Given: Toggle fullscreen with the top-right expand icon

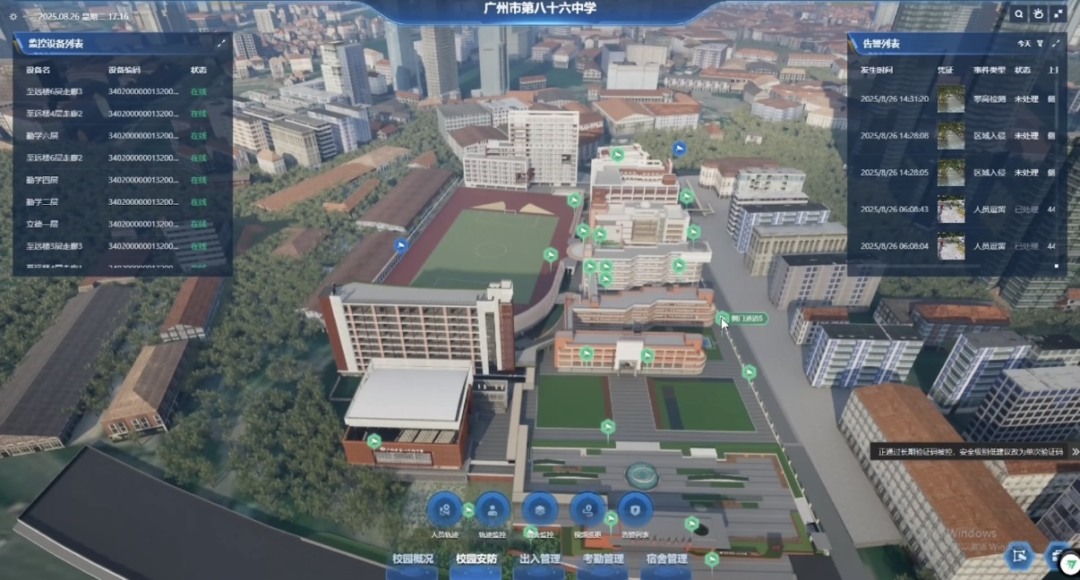Looking at the screenshot, I should [x=1058, y=14].
